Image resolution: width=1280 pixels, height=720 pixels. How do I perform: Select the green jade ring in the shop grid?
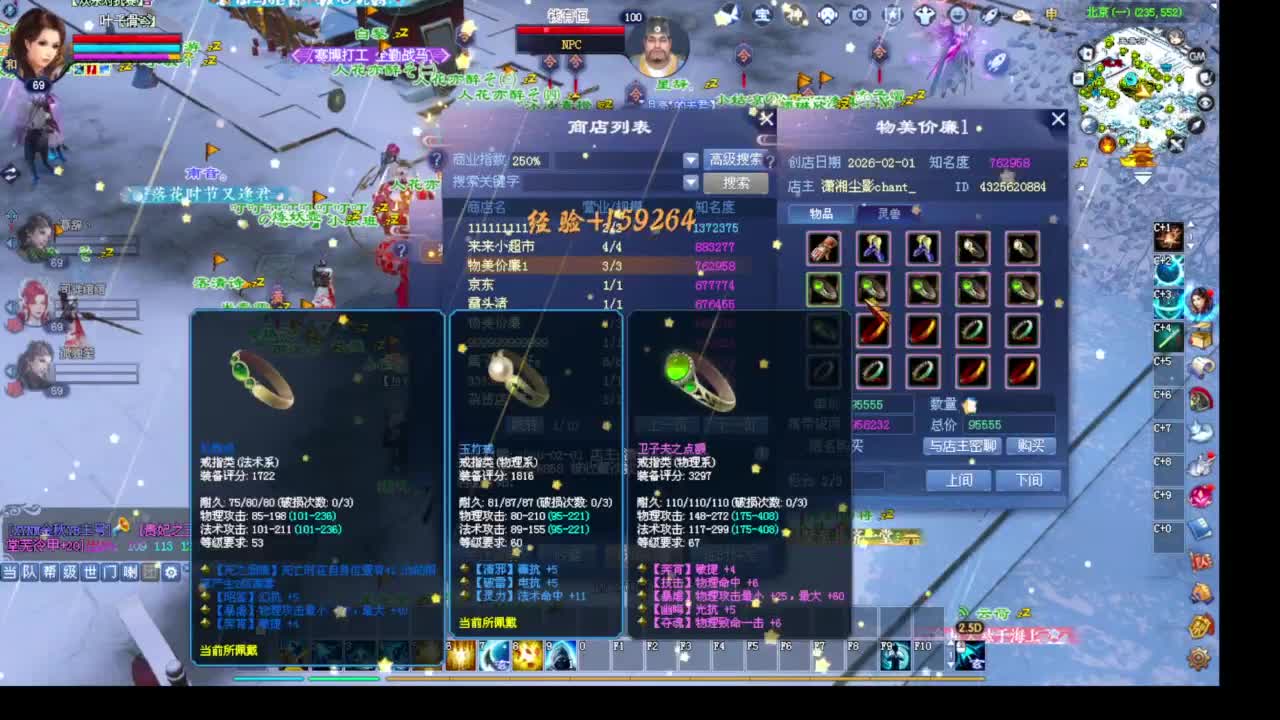[x=824, y=289]
